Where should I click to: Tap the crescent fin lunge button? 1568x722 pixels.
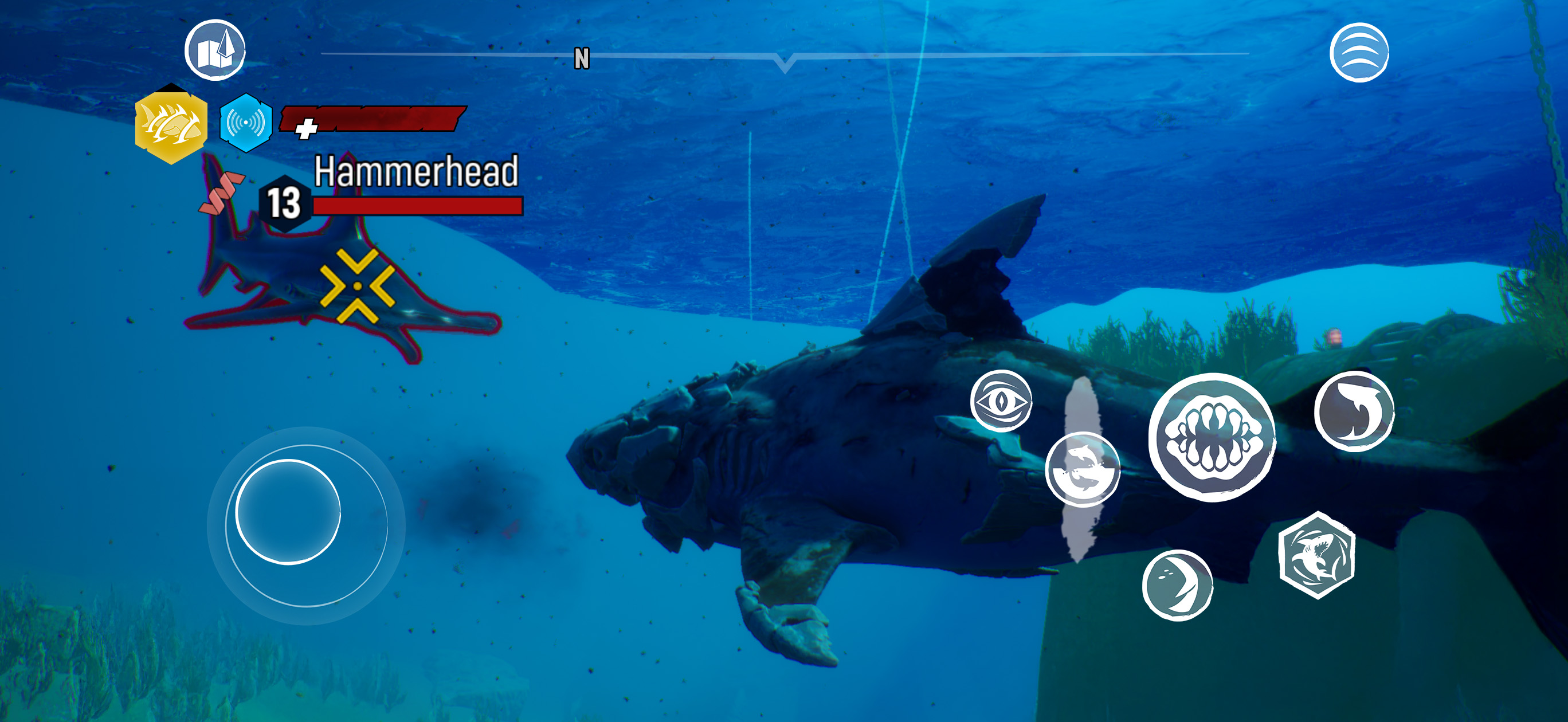click(1177, 585)
